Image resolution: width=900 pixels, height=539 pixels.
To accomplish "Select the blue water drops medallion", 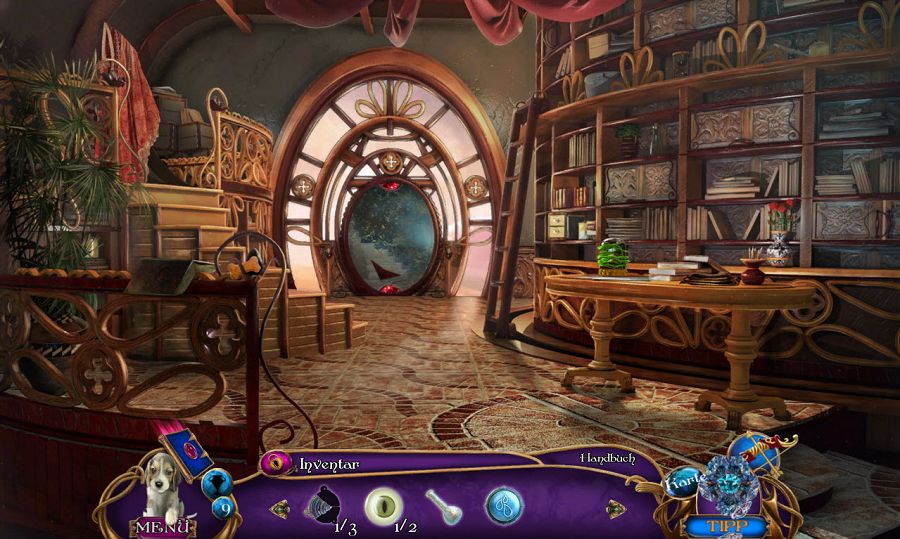I will coord(504,505).
